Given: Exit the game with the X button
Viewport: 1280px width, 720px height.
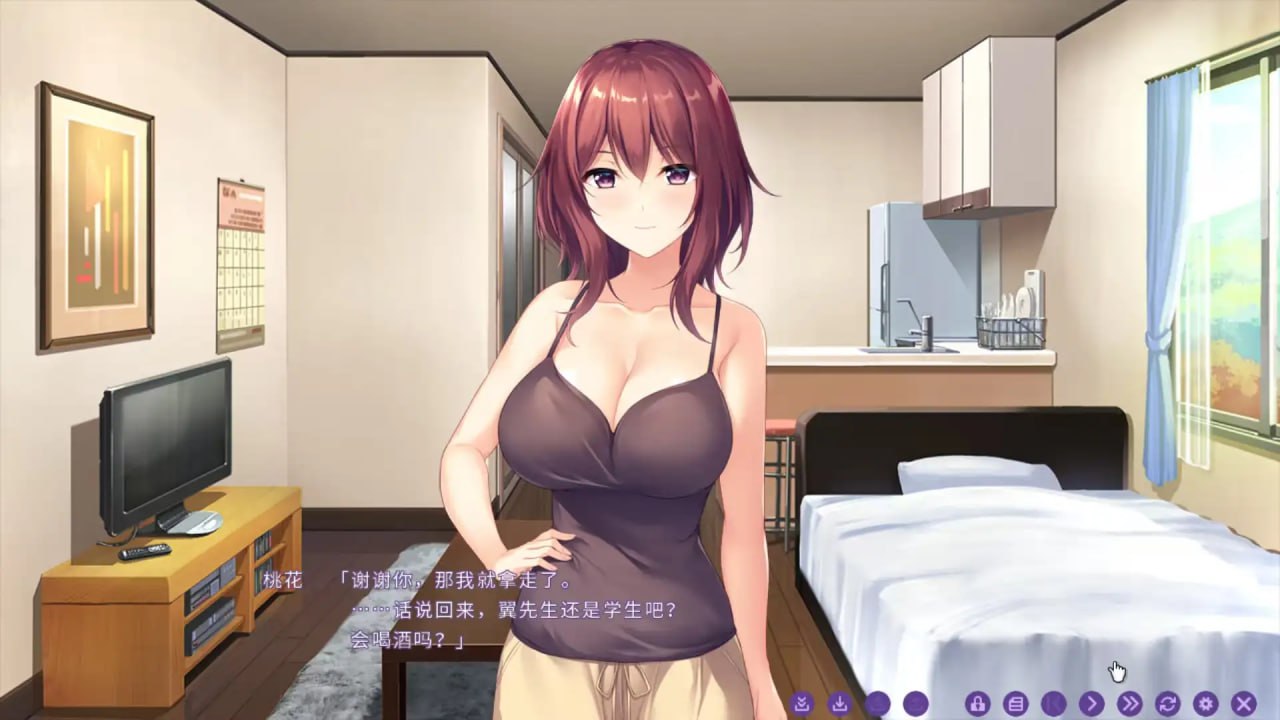Looking at the screenshot, I should click(x=1243, y=703).
